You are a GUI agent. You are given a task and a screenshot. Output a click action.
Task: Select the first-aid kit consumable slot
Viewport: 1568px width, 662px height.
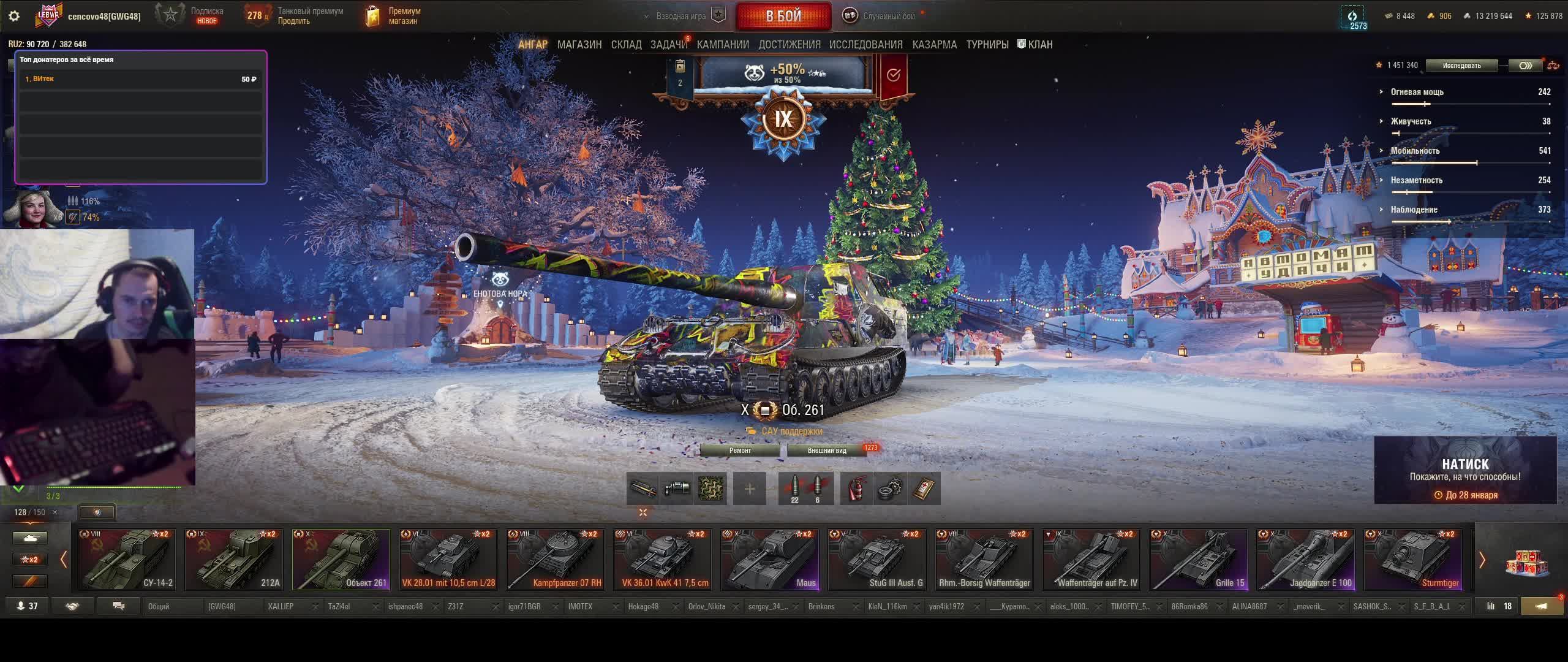(924, 489)
